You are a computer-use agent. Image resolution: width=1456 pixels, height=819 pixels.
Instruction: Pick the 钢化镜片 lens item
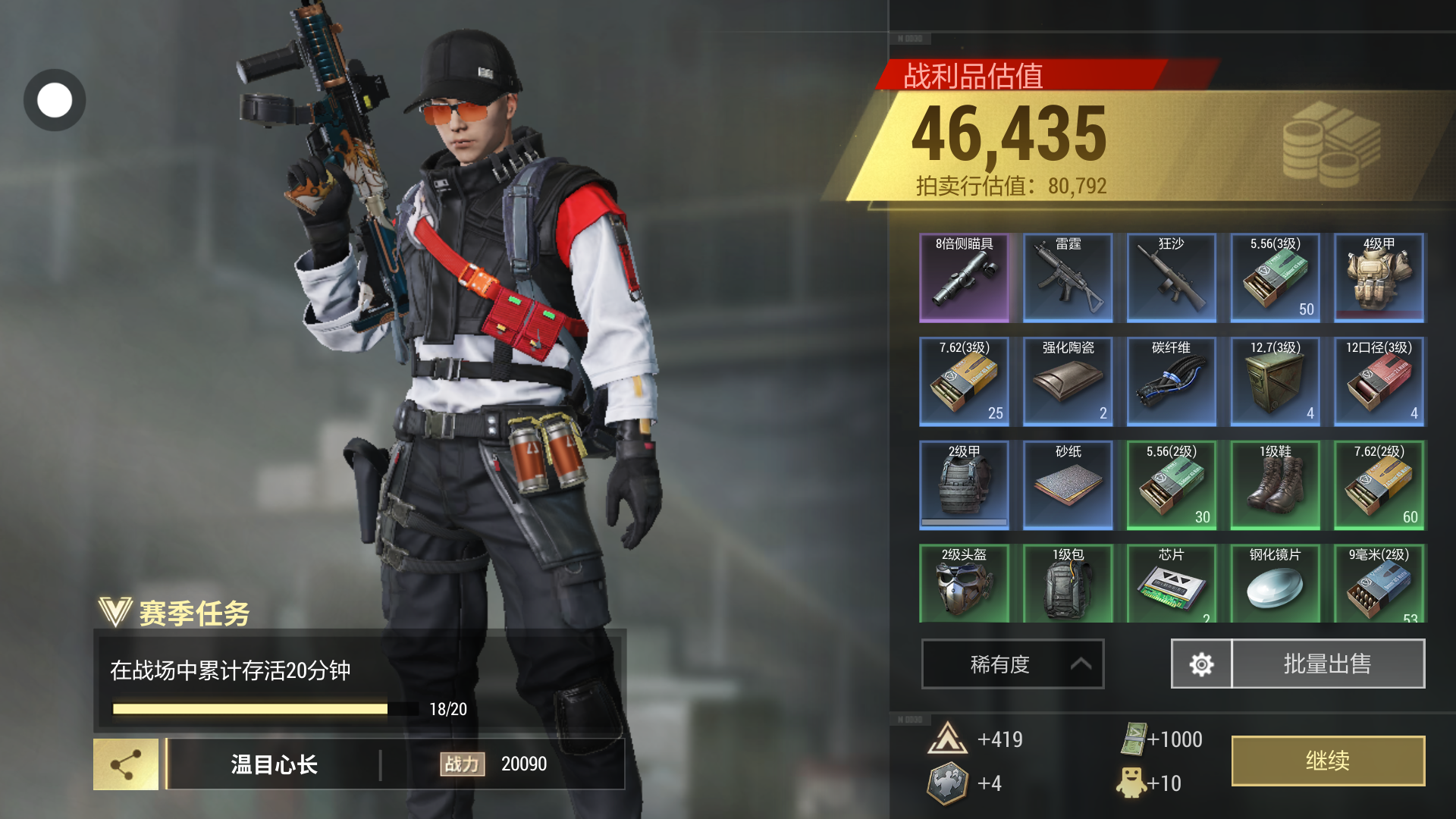1276,584
